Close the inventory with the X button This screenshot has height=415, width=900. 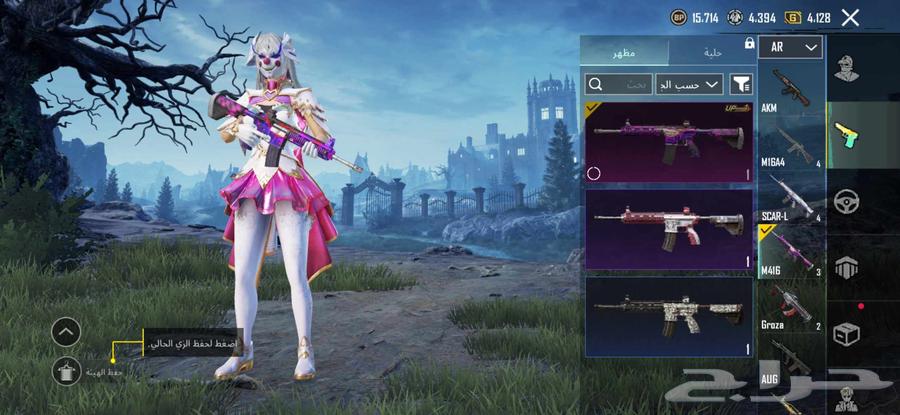[850, 17]
